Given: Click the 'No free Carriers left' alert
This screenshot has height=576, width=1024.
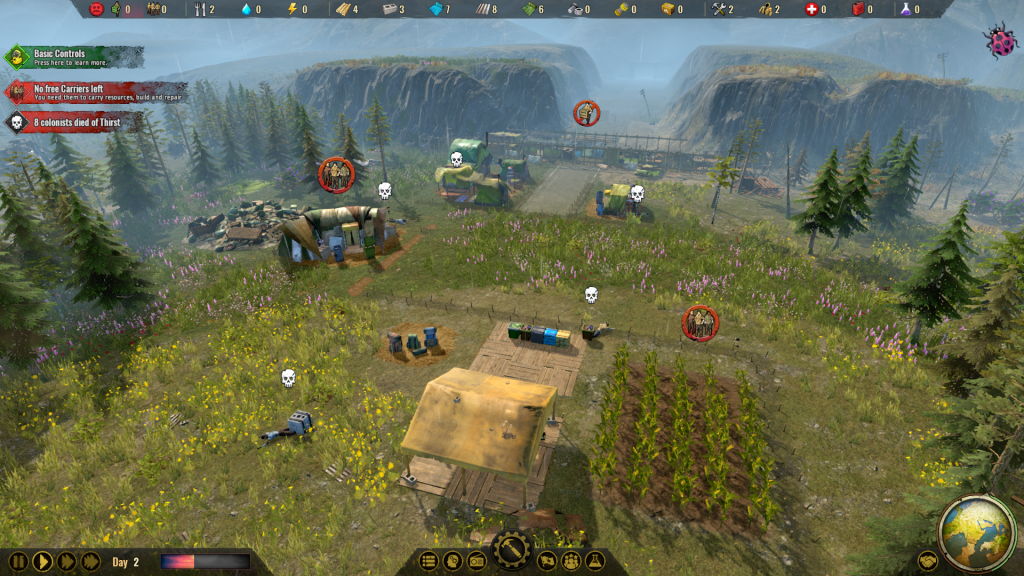Looking at the screenshot, I should click(95, 93).
